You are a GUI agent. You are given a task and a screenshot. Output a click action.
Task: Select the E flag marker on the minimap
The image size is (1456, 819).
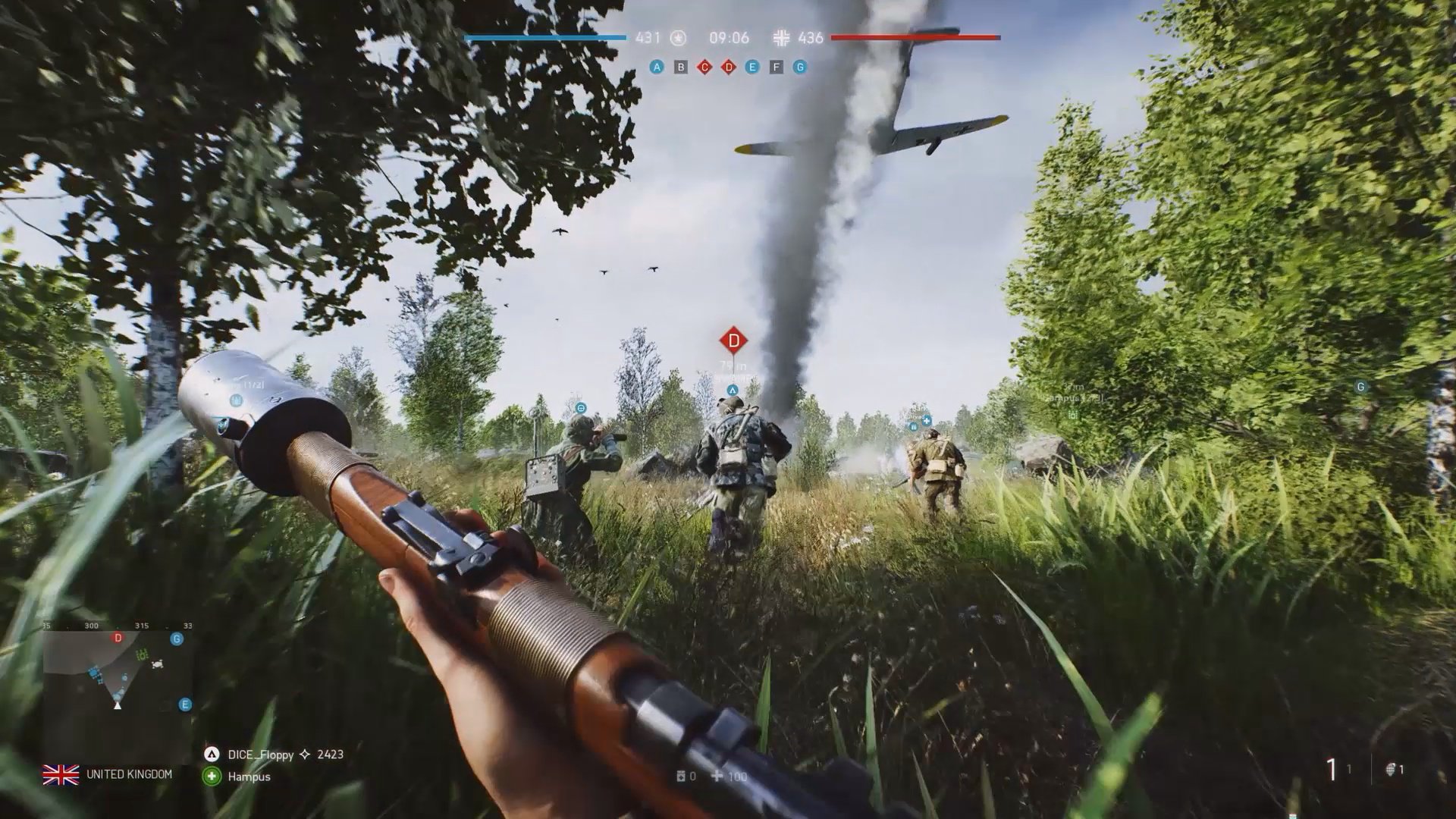click(x=185, y=704)
